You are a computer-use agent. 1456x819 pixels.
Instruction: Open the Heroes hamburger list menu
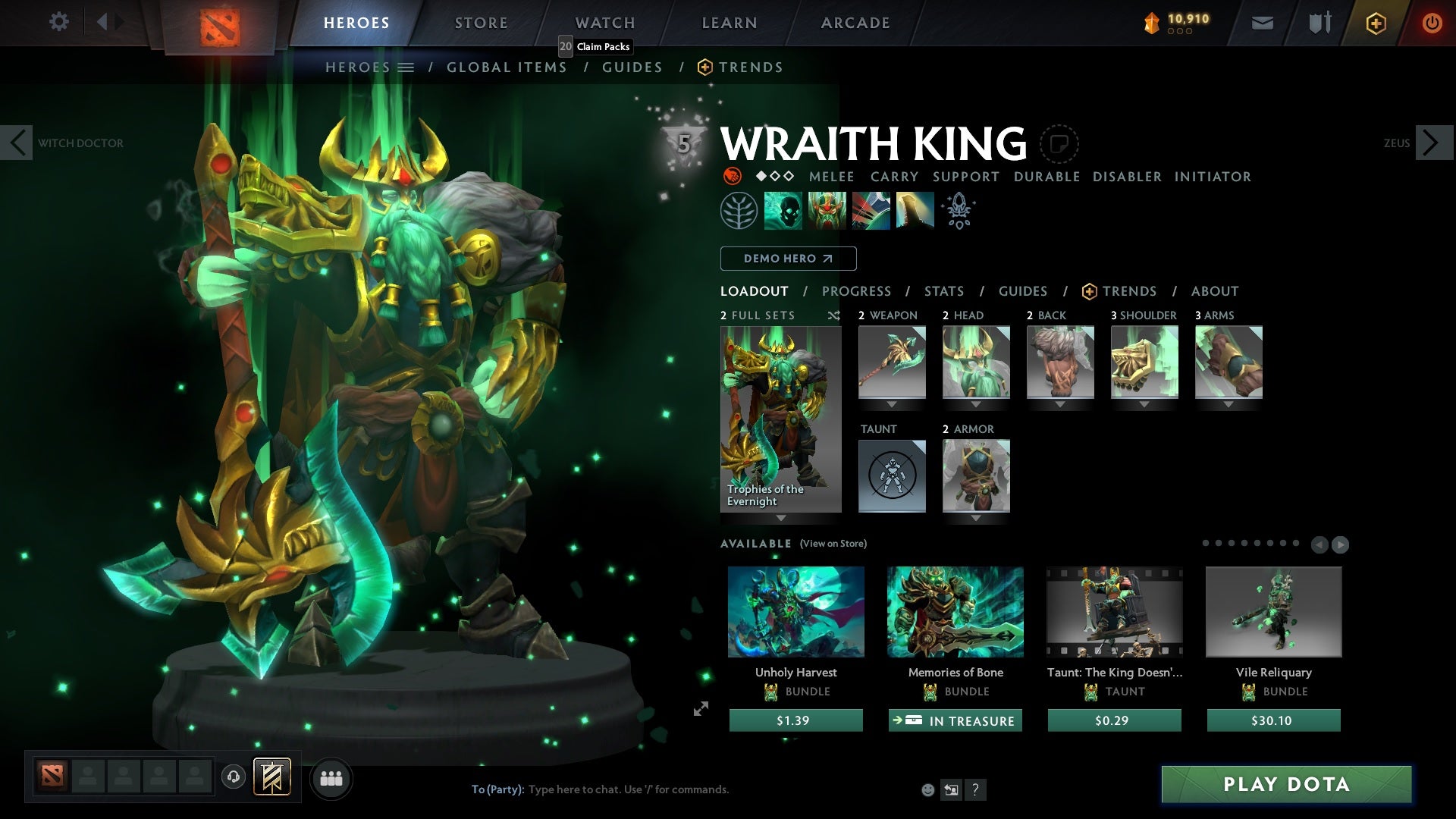pyautogui.click(x=407, y=67)
